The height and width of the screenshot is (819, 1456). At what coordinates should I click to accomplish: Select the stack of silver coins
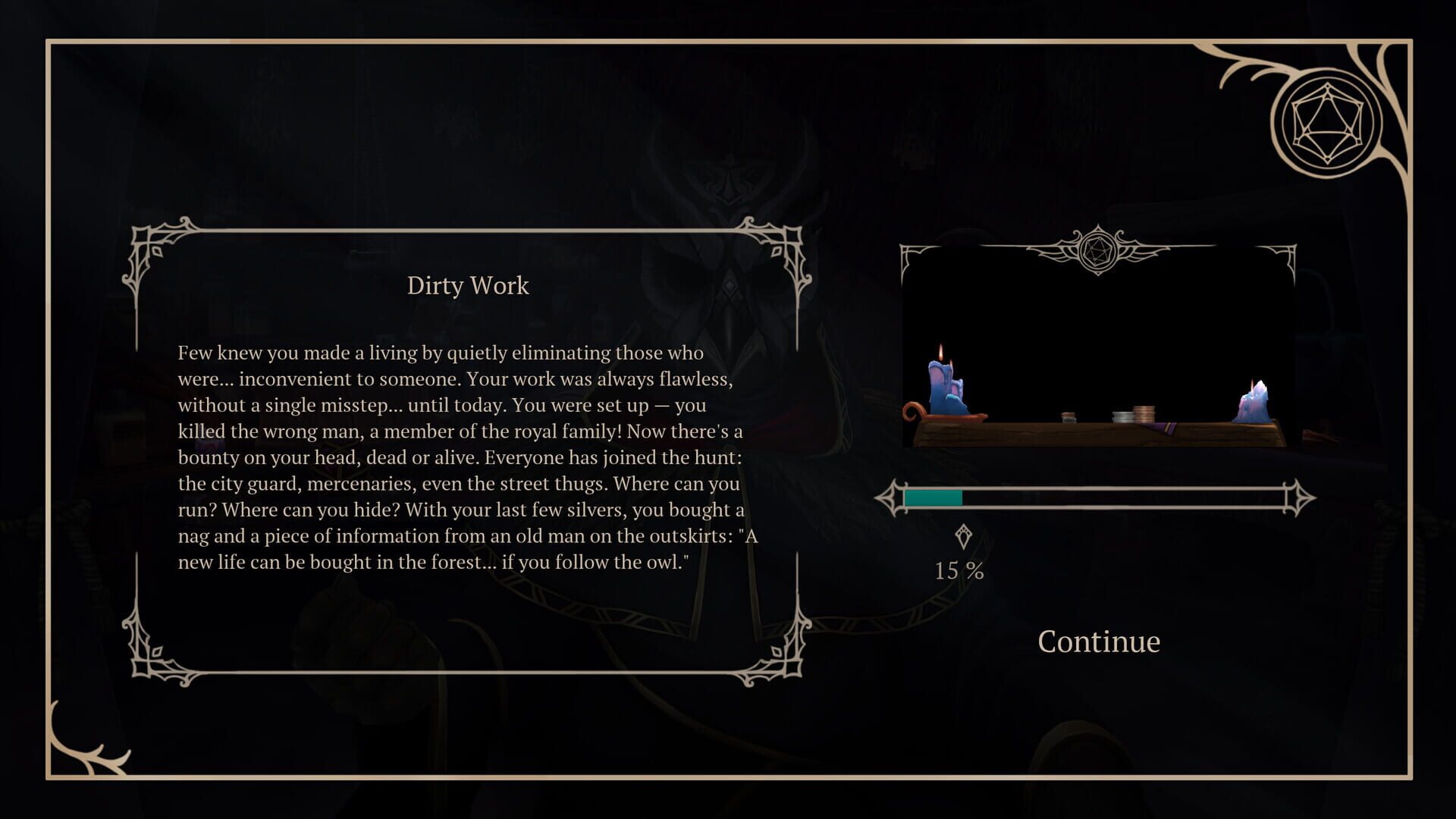1122,416
